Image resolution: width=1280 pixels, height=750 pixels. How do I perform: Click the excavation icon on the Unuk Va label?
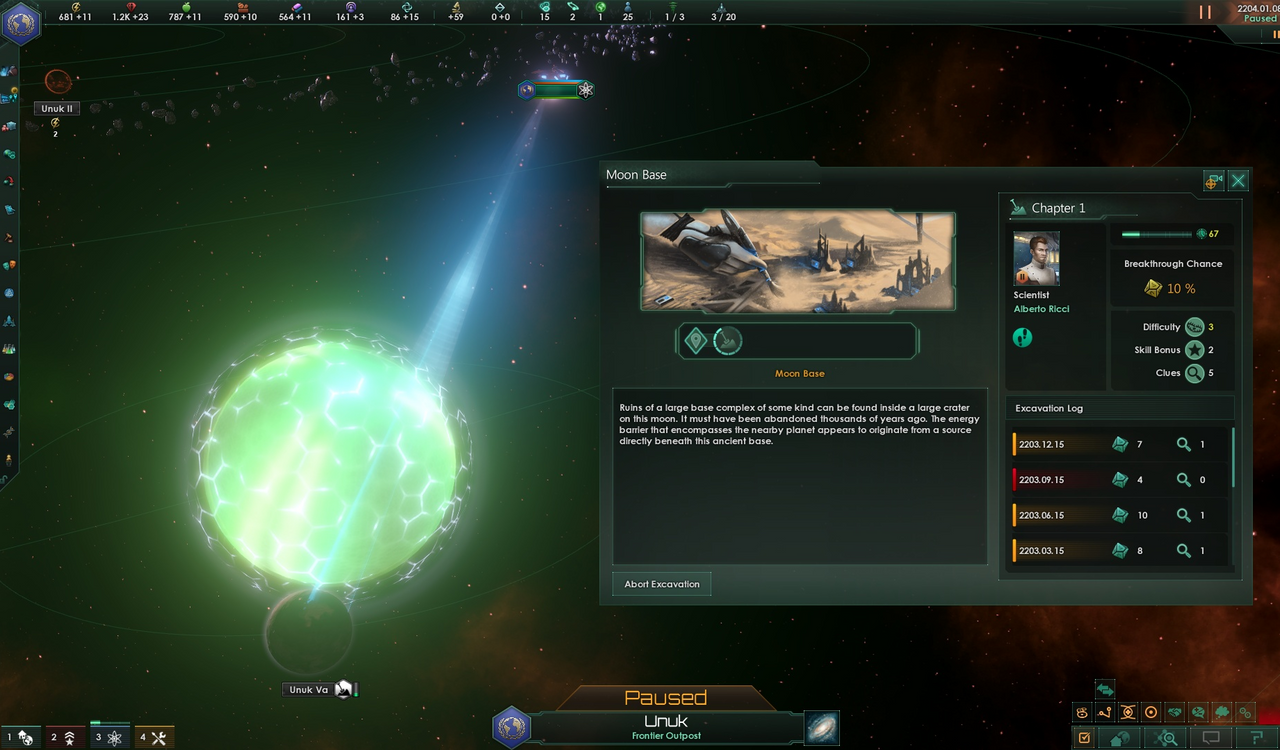342,689
